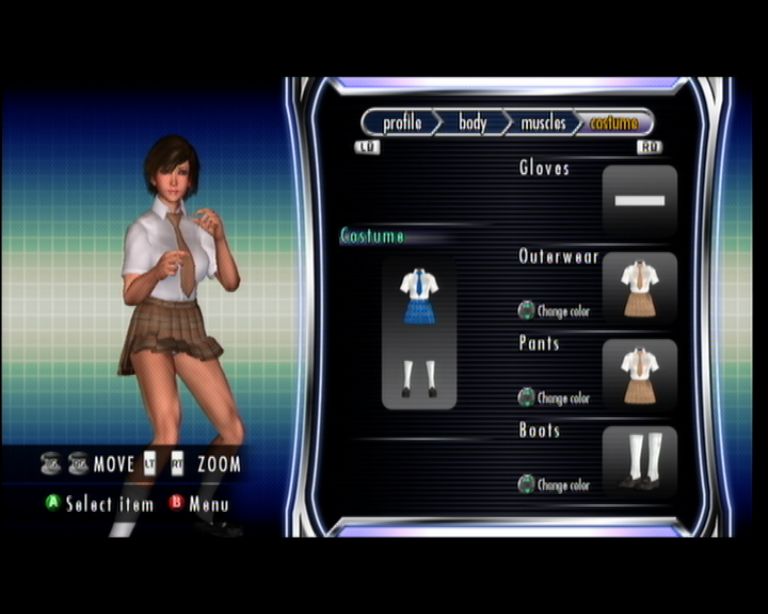768x614 pixels.
Task: Select the muscles tab
Action: point(543,123)
